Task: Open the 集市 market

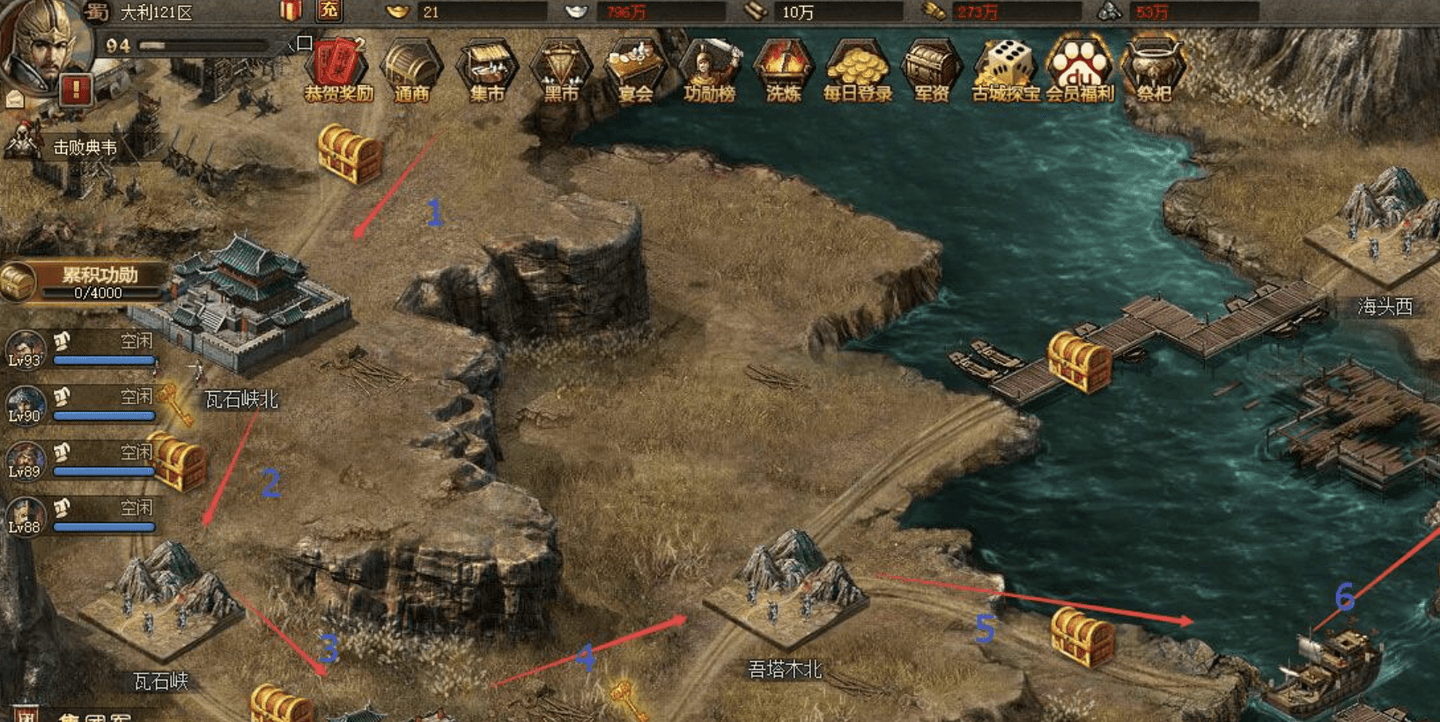Action: click(x=487, y=66)
